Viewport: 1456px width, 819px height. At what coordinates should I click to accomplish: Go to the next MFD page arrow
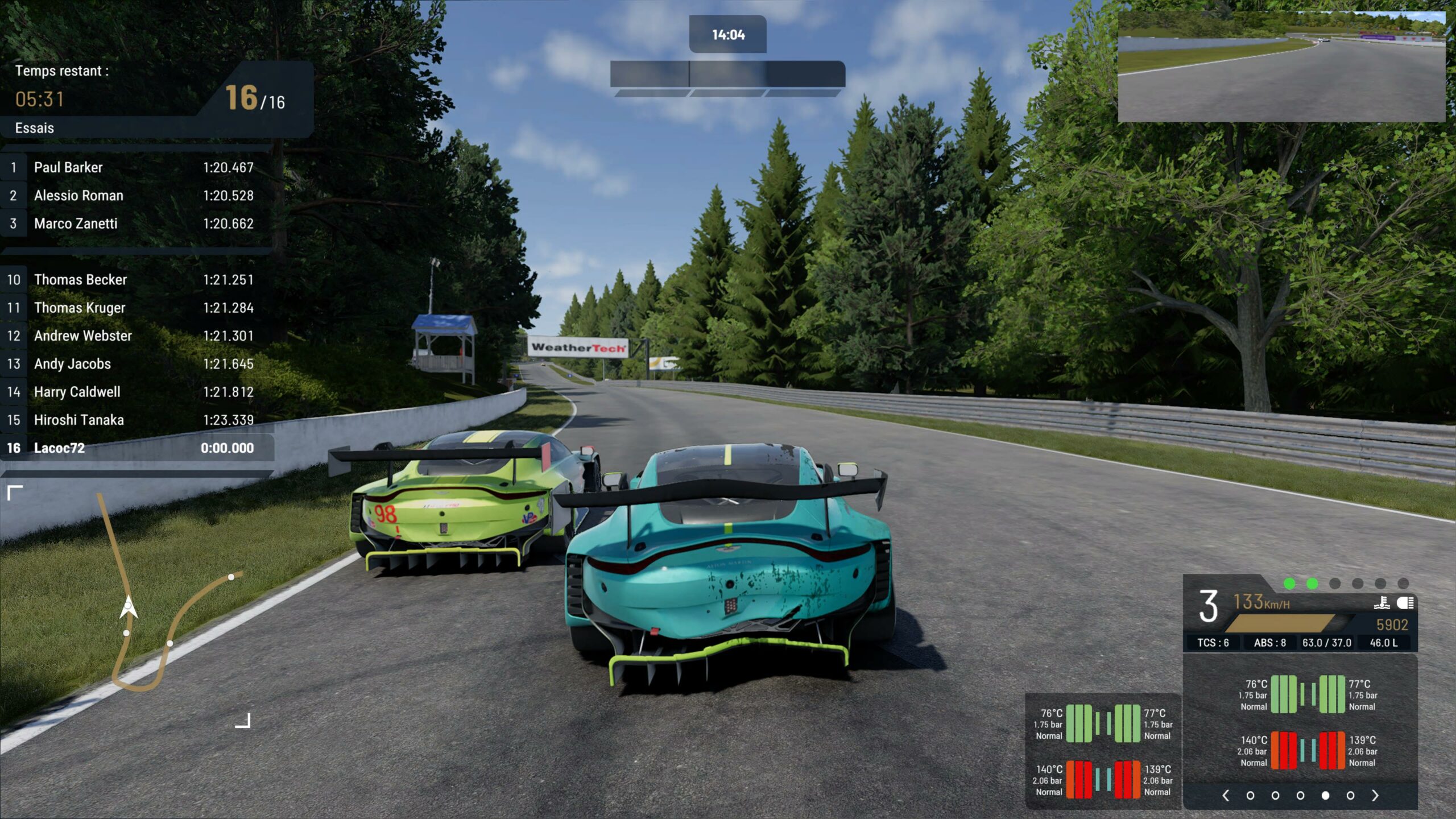1375,796
